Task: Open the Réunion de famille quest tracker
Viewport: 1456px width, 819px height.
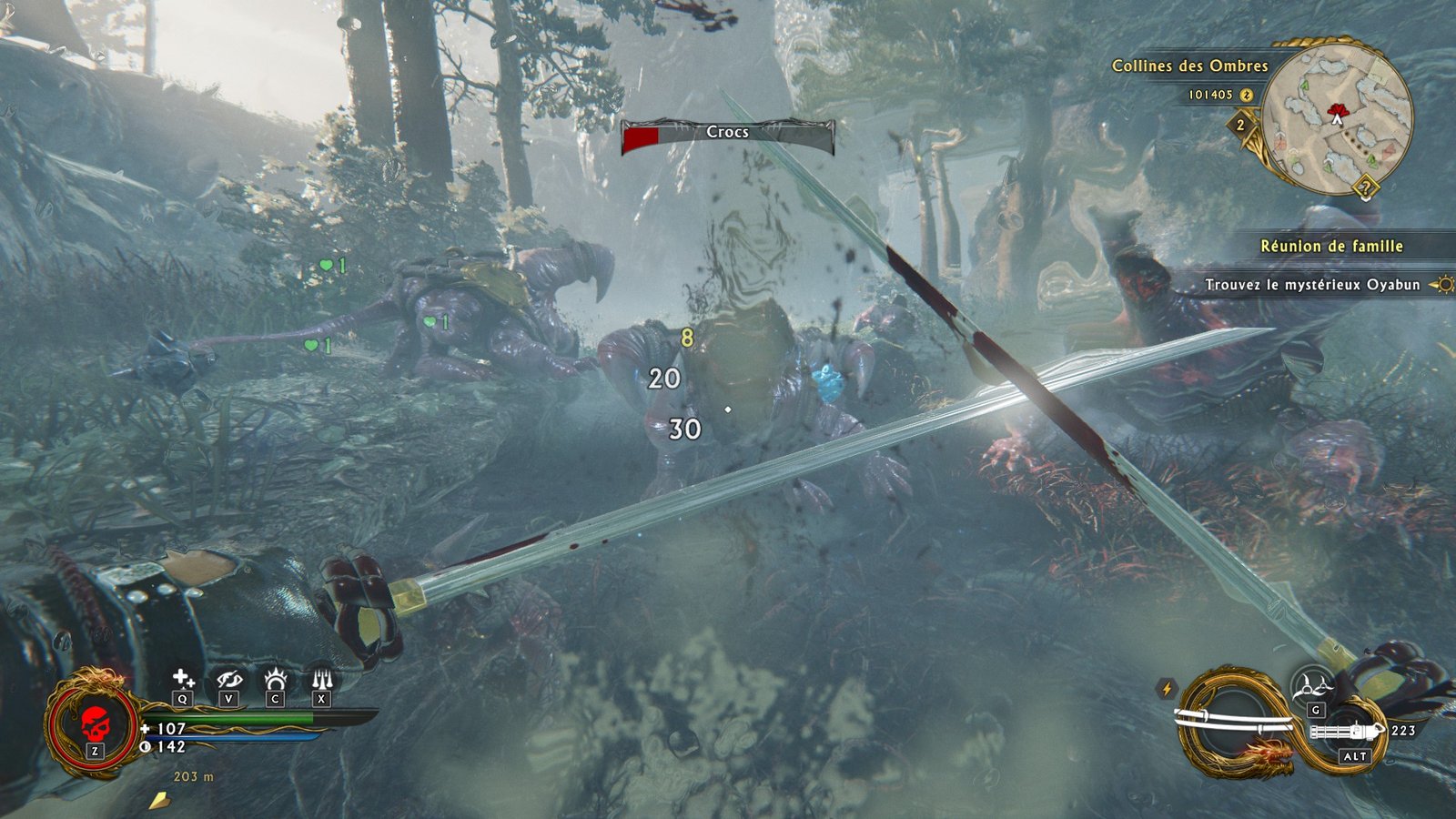Action: click(1331, 246)
